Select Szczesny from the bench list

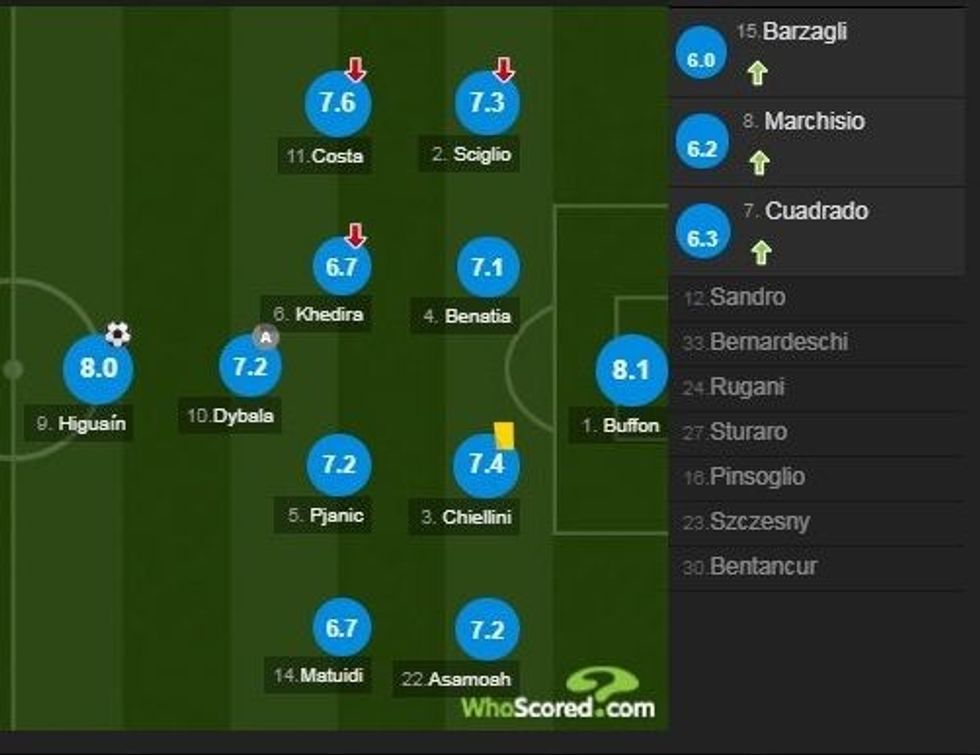coord(759,521)
